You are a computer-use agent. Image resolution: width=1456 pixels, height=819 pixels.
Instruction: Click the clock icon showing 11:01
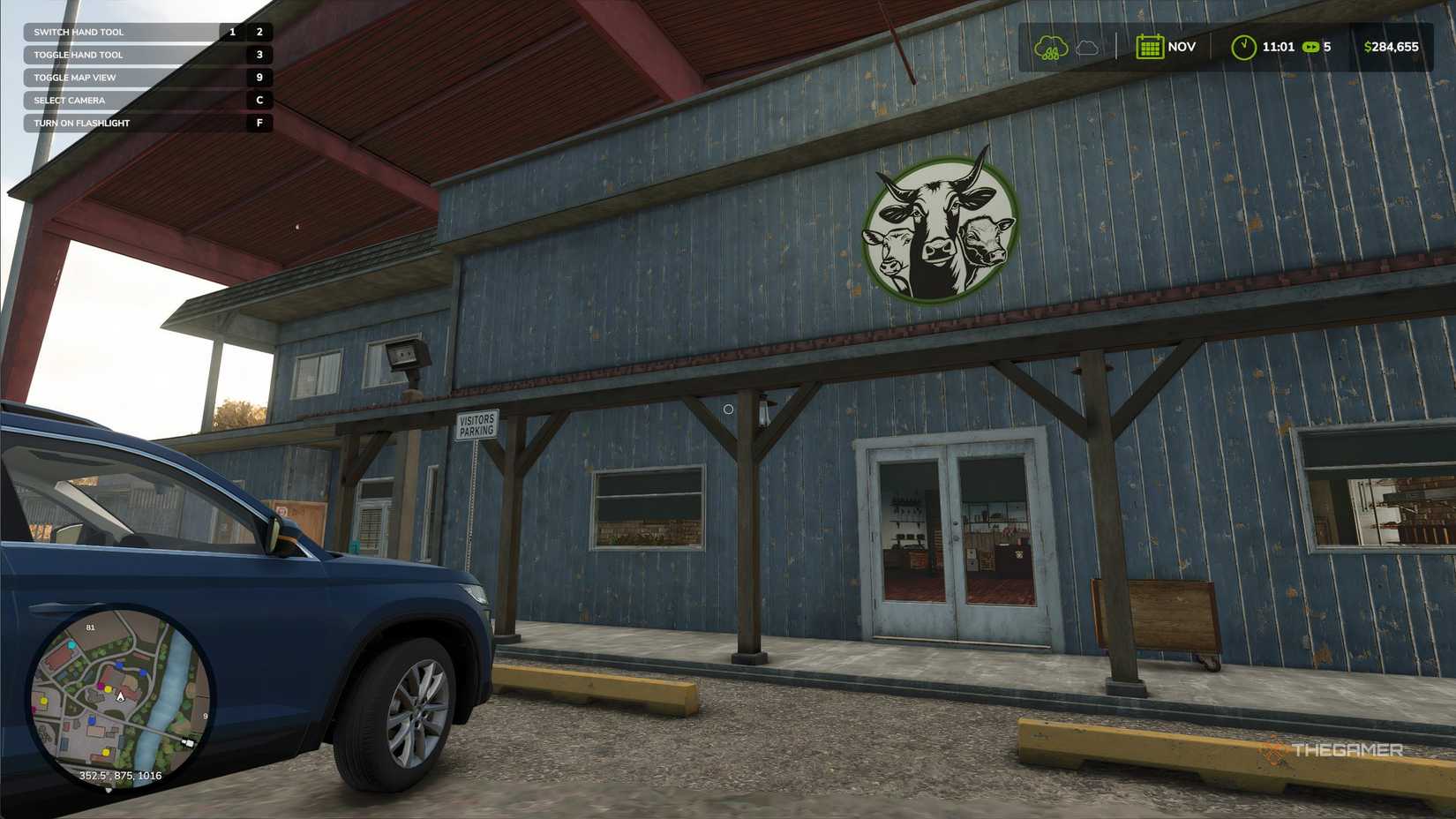pyautogui.click(x=1245, y=47)
